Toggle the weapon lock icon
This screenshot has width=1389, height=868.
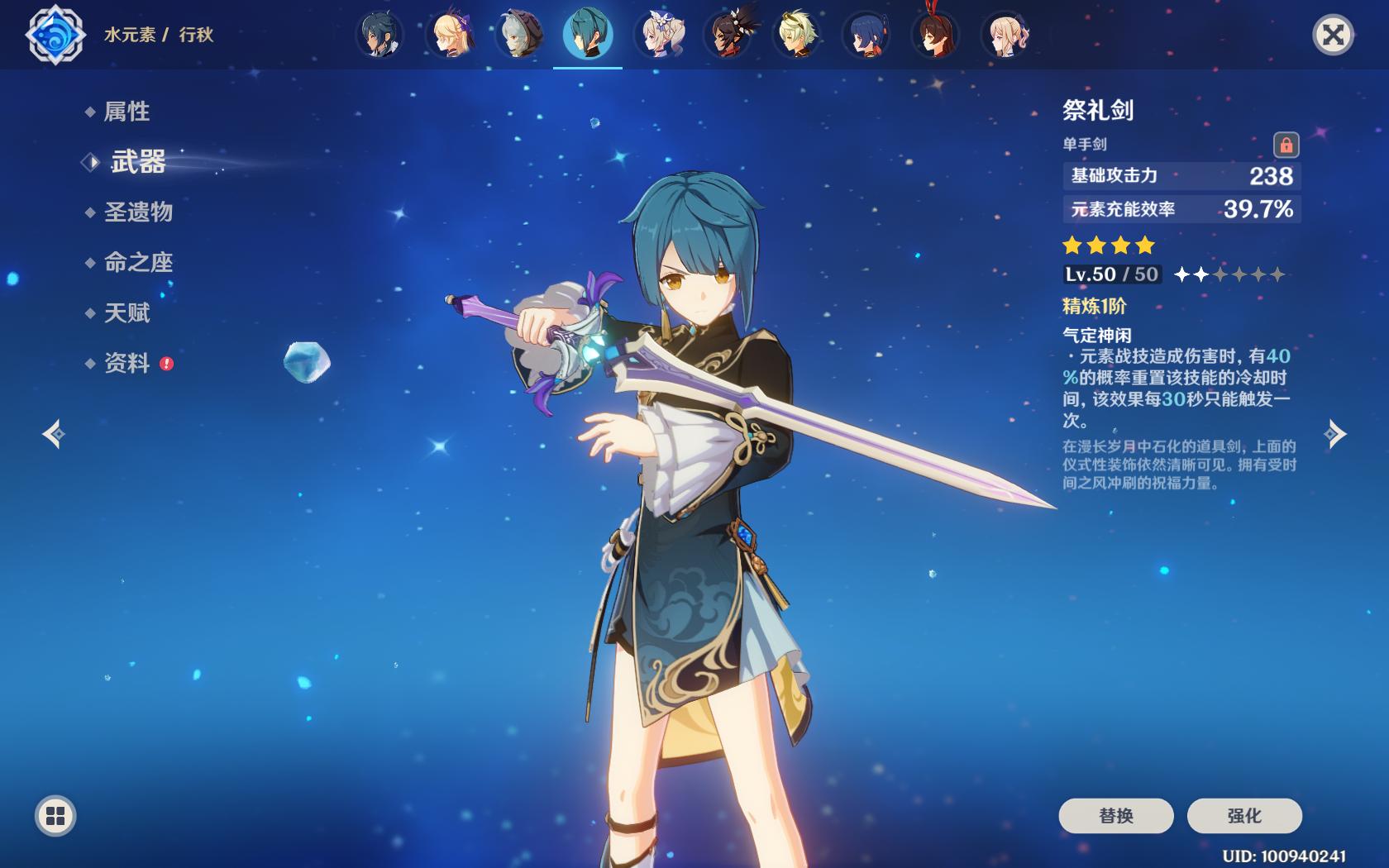pyautogui.click(x=1286, y=144)
